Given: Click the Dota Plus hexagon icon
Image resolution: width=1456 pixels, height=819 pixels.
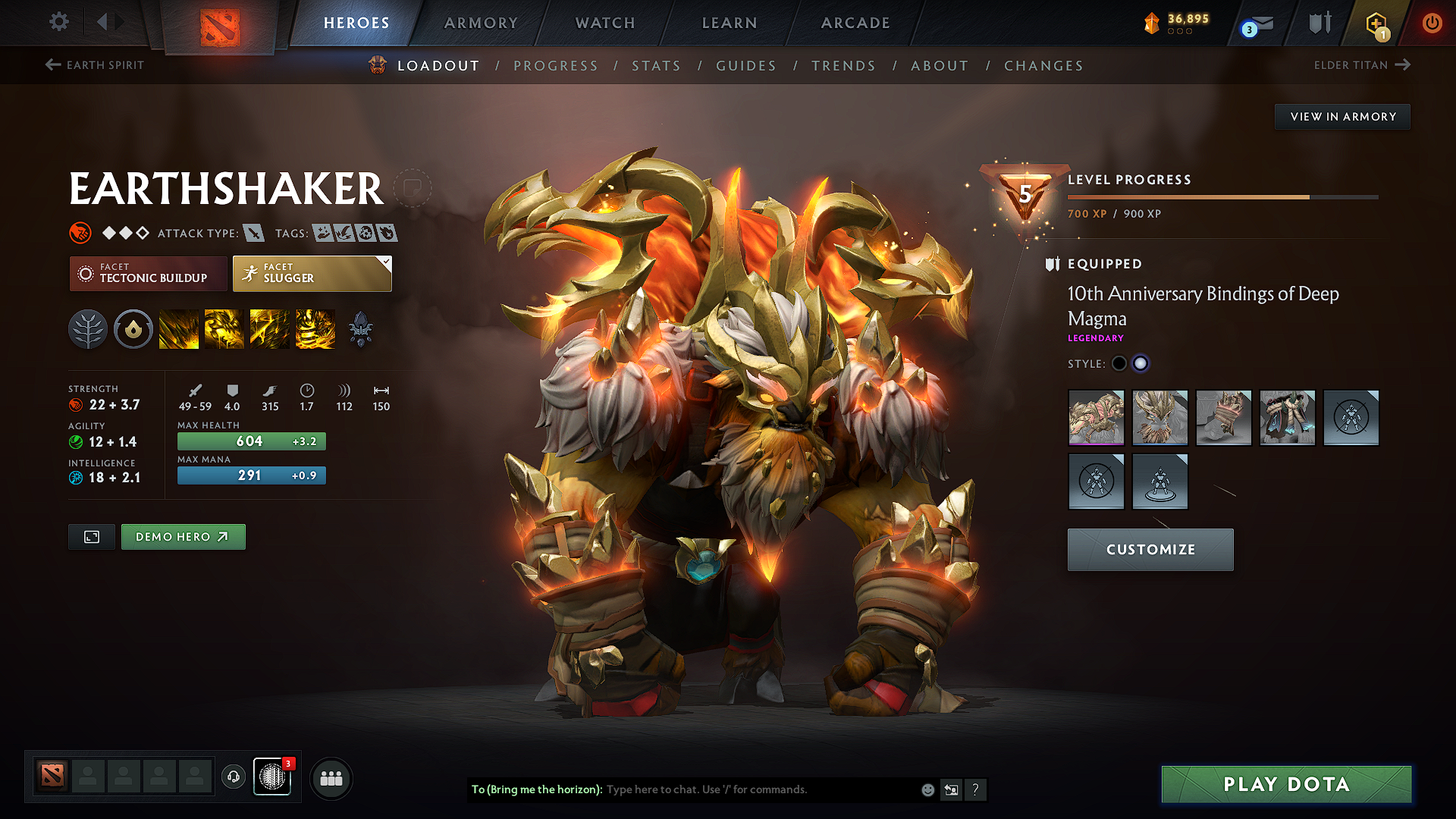Looking at the screenshot, I should (x=1376, y=23).
